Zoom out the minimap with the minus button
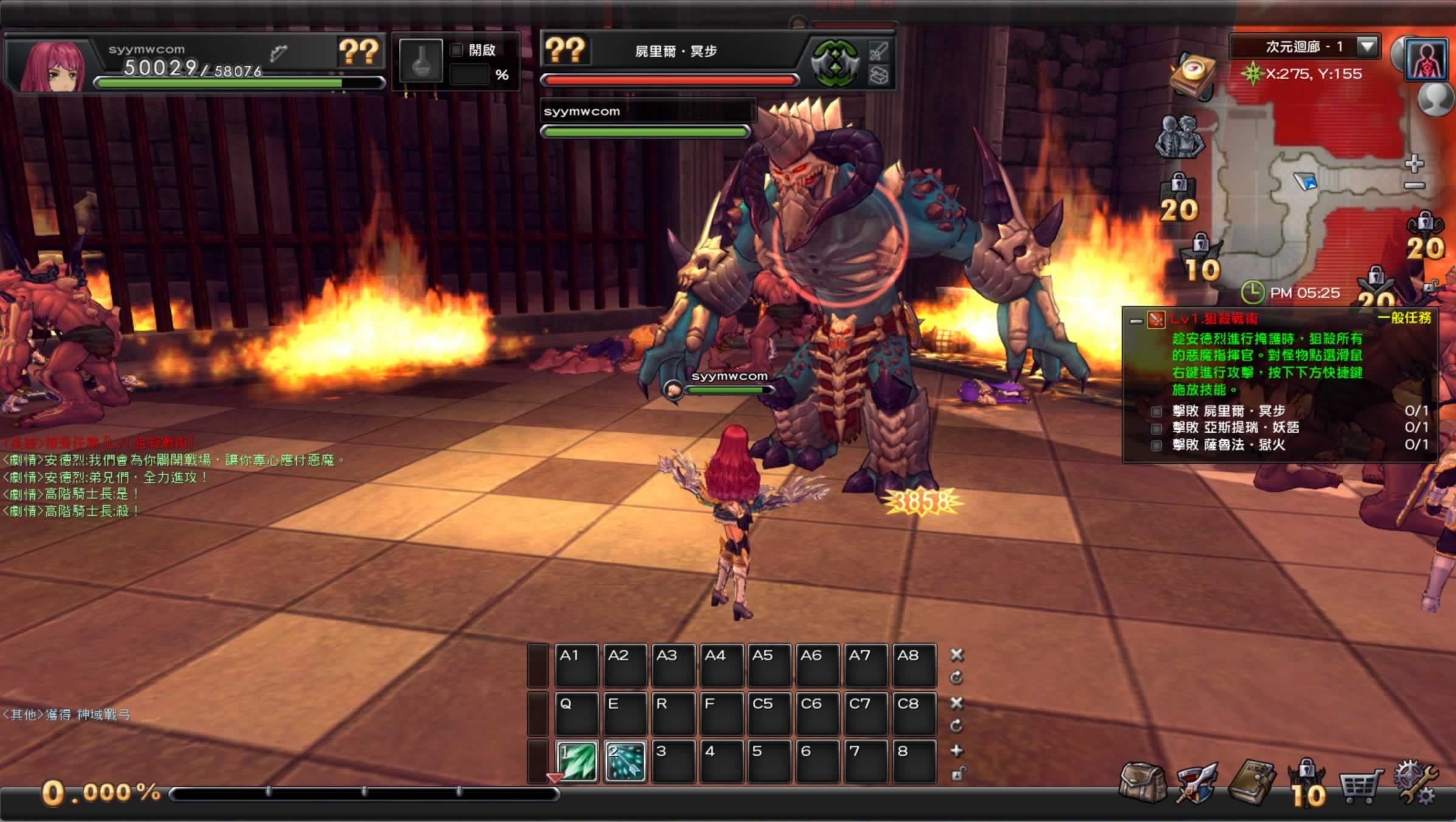 pyautogui.click(x=1415, y=185)
